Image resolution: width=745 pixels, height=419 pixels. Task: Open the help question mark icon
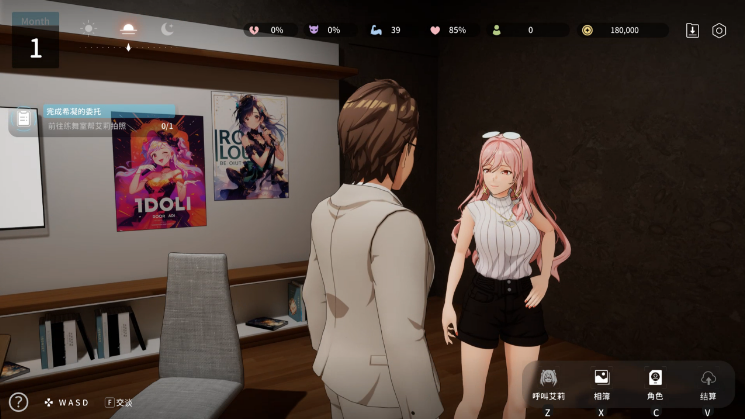coord(17,402)
